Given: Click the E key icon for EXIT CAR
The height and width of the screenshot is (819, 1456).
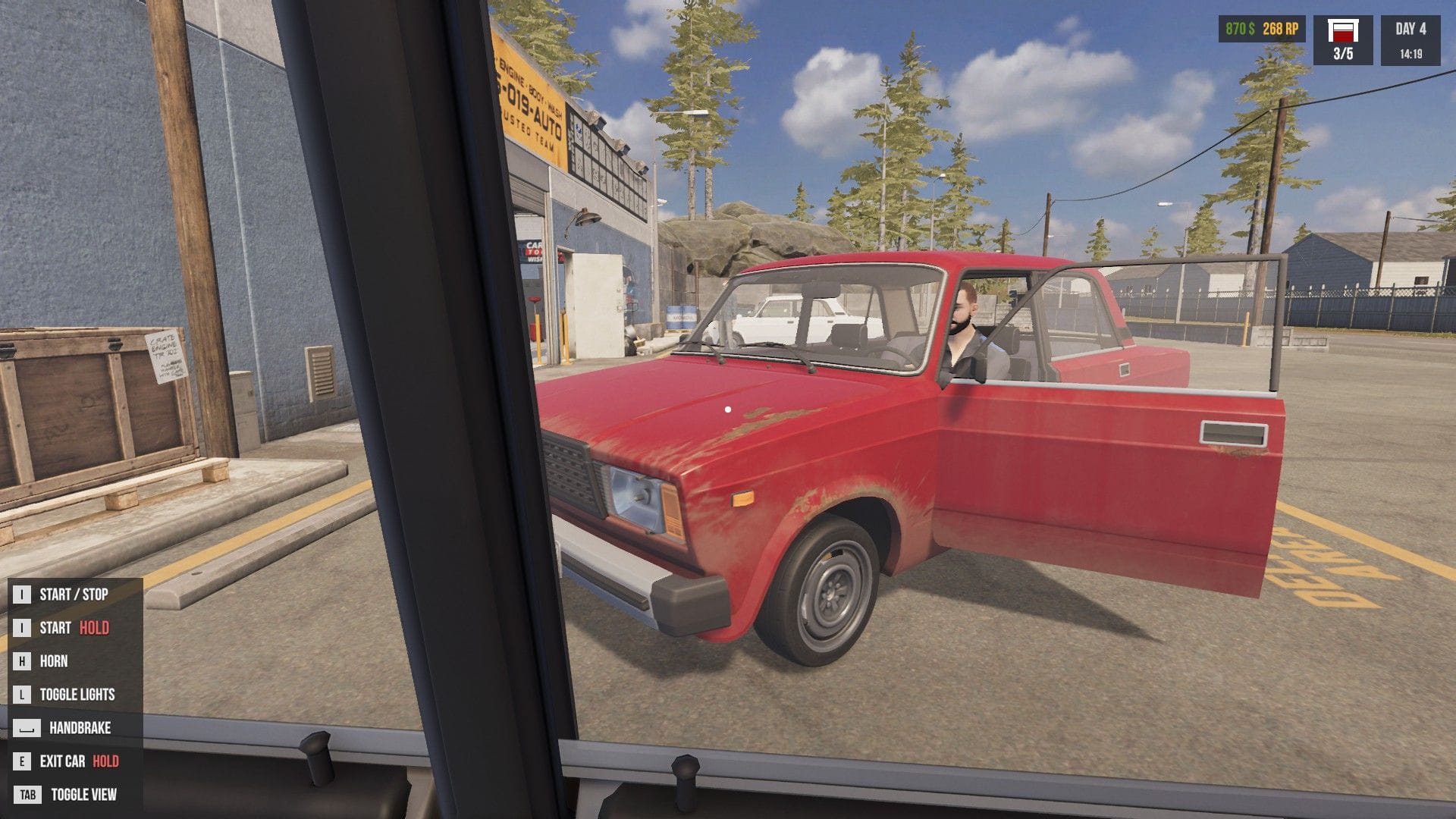Looking at the screenshot, I should [23, 761].
